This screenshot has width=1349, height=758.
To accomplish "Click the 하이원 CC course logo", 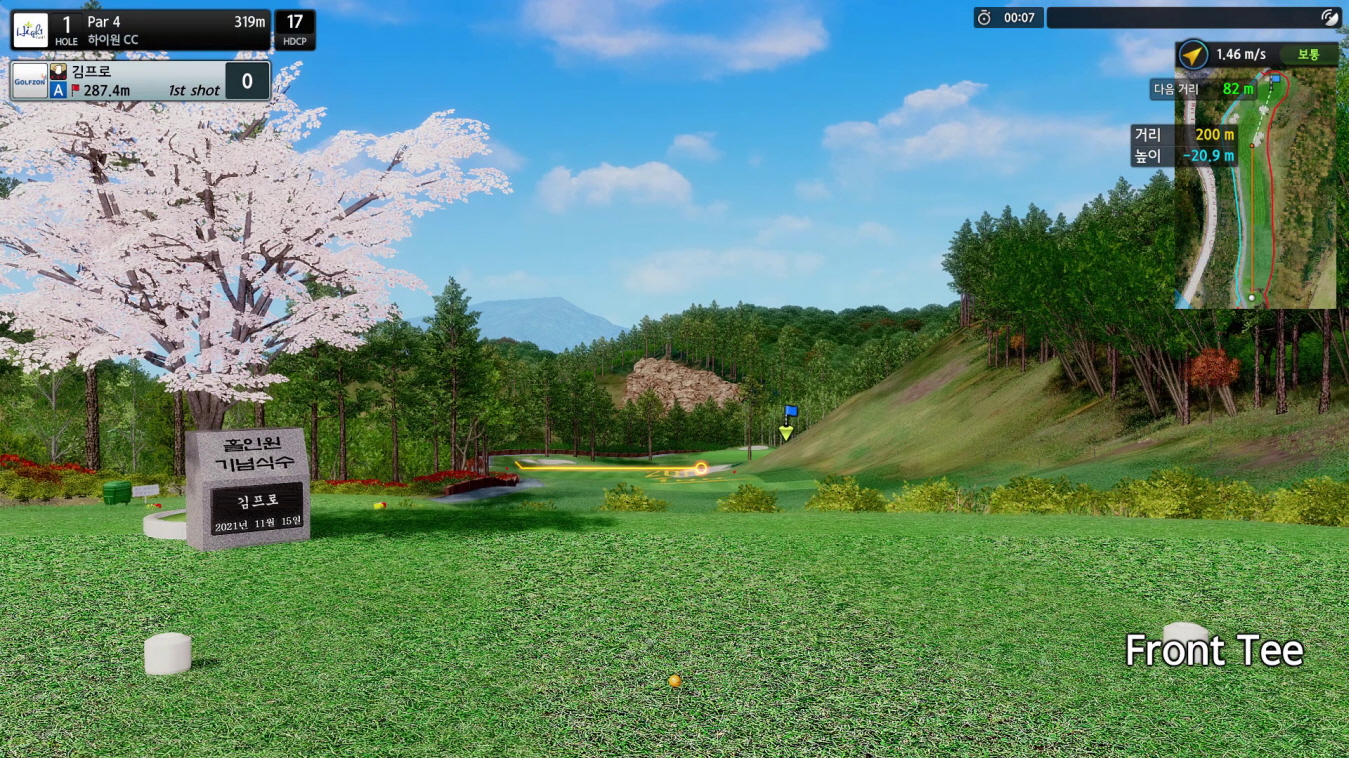I will click(x=30, y=30).
